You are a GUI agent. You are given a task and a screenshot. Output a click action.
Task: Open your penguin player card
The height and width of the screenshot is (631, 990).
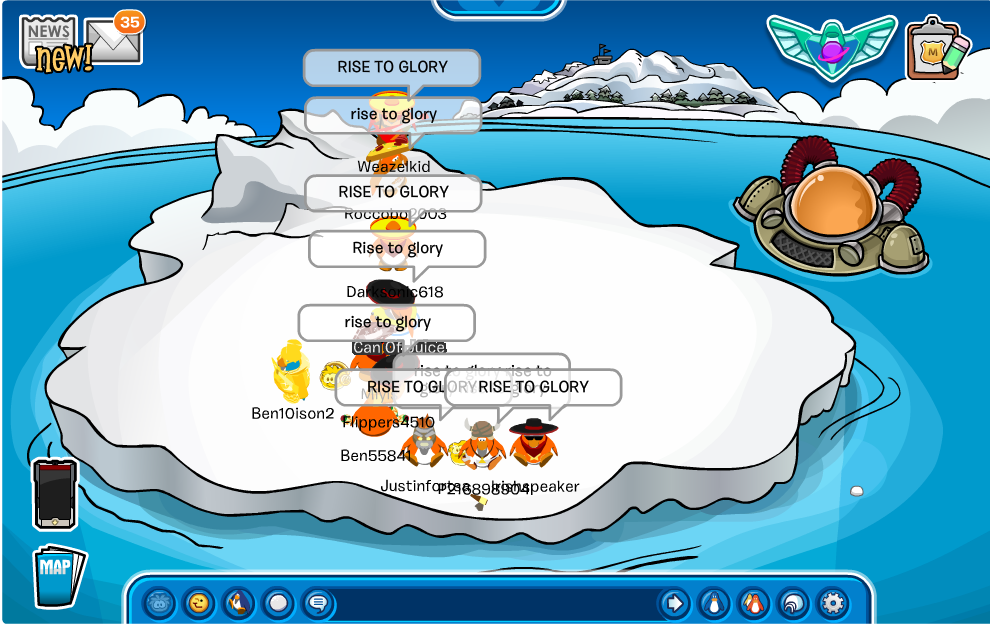coord(713,603)
